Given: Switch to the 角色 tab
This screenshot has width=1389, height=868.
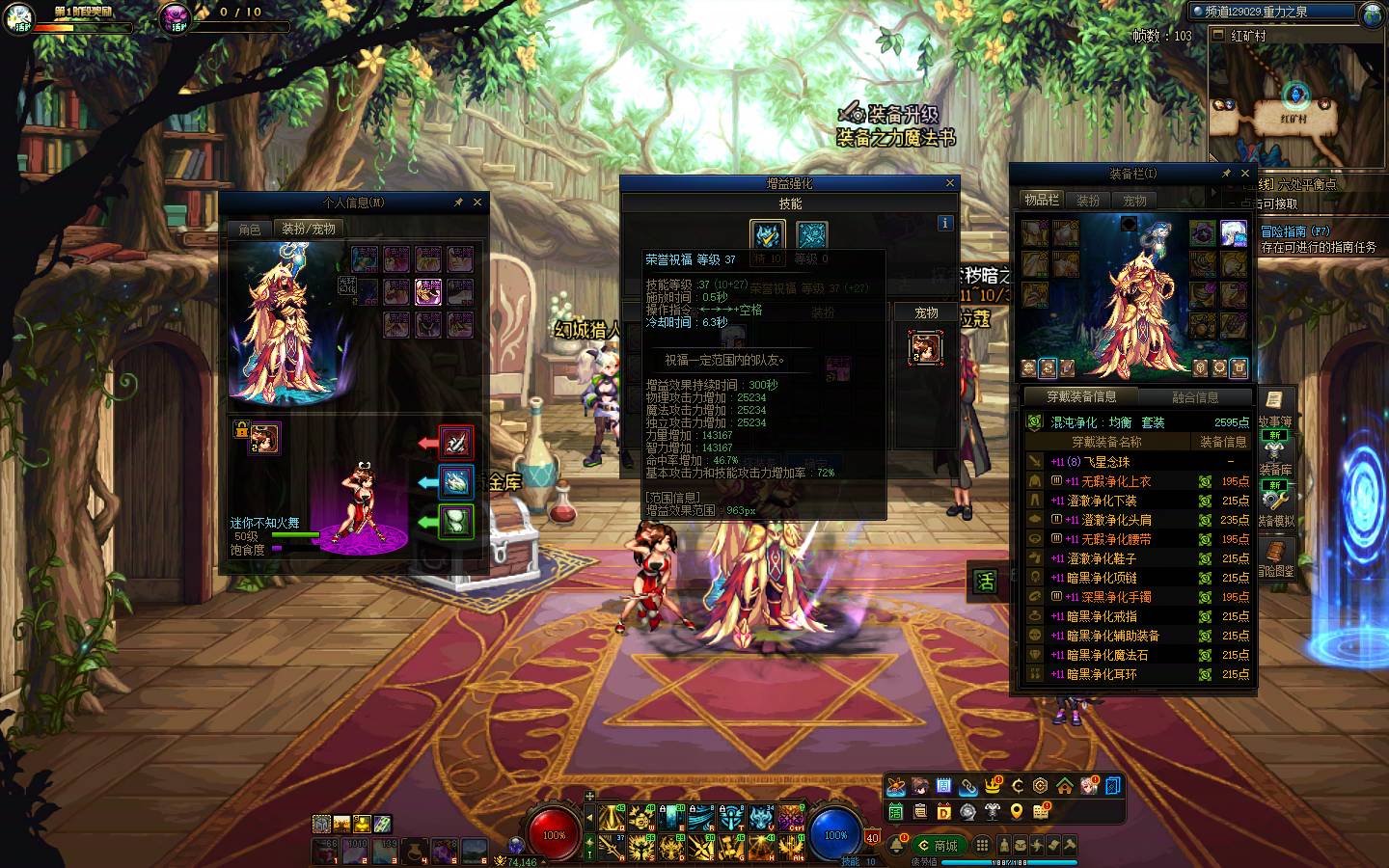Looking at the screenshot, I should pos(250,230).
